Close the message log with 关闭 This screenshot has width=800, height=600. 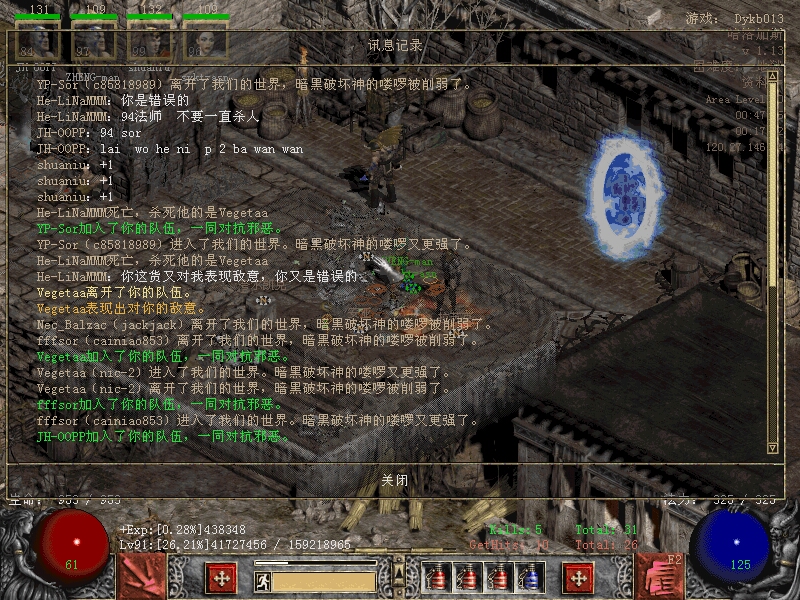pos(395,480)
